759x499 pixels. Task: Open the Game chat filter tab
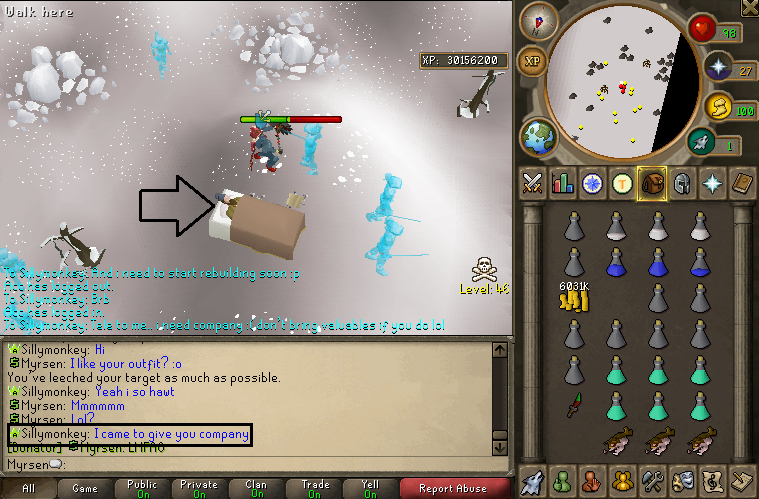point(85,489)
